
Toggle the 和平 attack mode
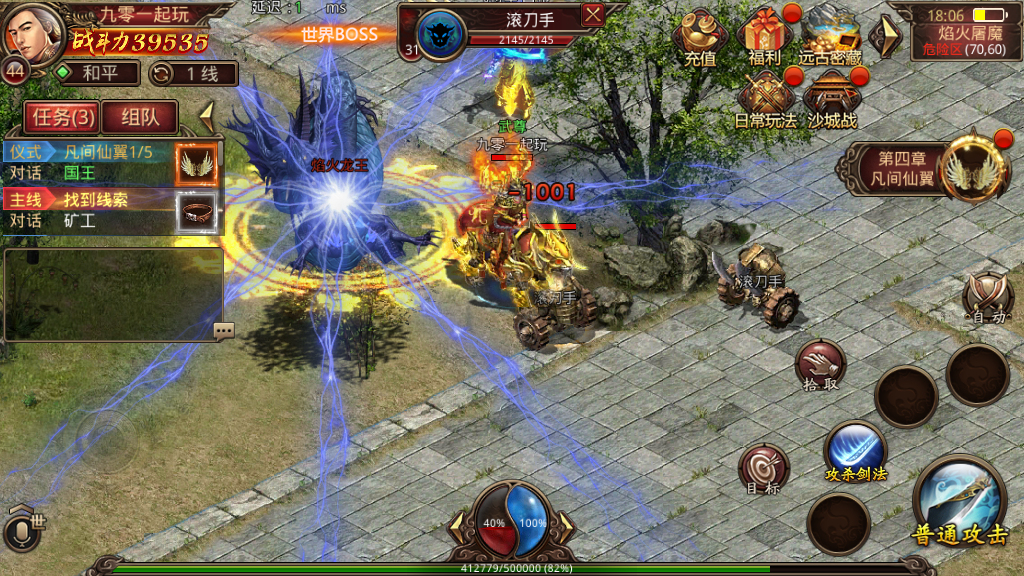click(x=97, y=73)
